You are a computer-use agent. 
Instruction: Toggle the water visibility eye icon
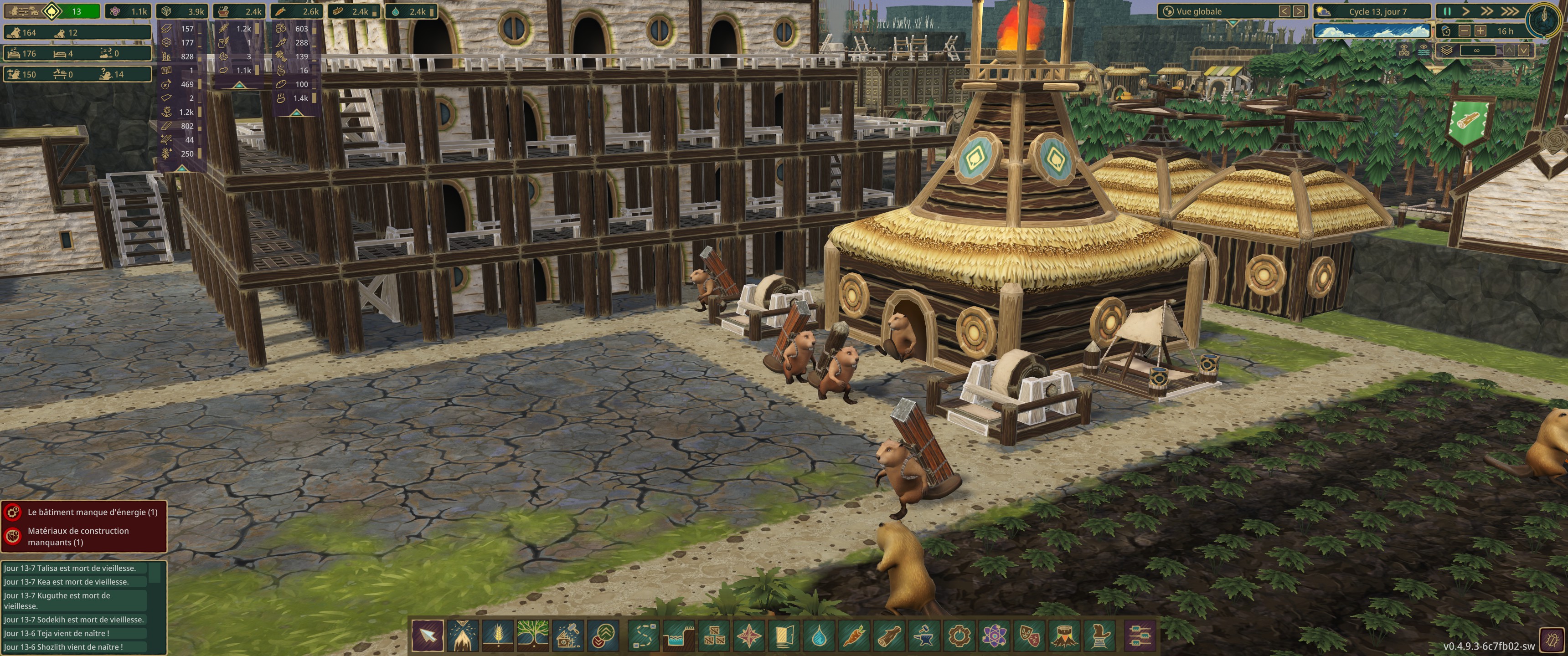pyautogui.click(x=1422, y=51)
